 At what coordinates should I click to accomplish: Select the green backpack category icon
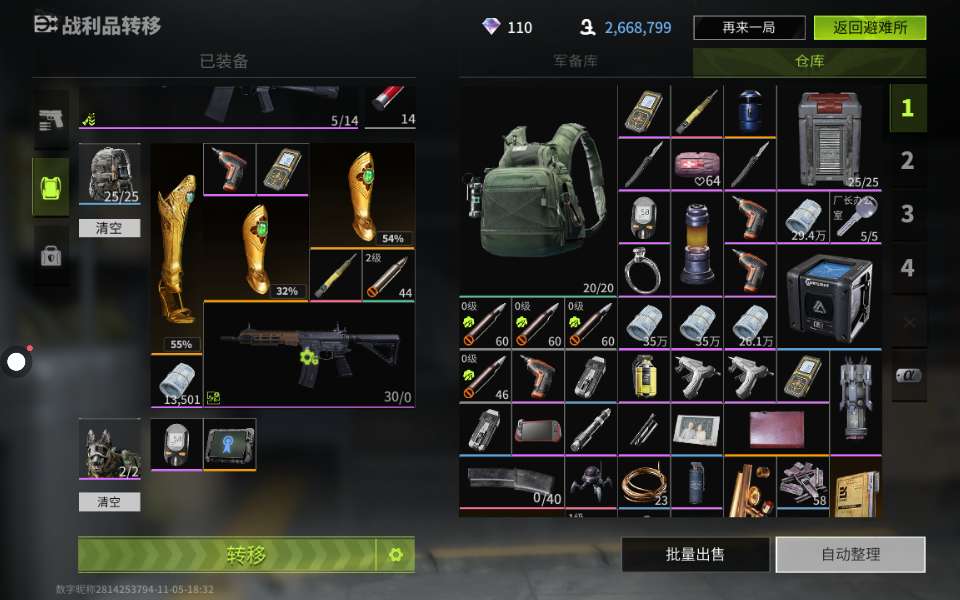click(51, 187)
